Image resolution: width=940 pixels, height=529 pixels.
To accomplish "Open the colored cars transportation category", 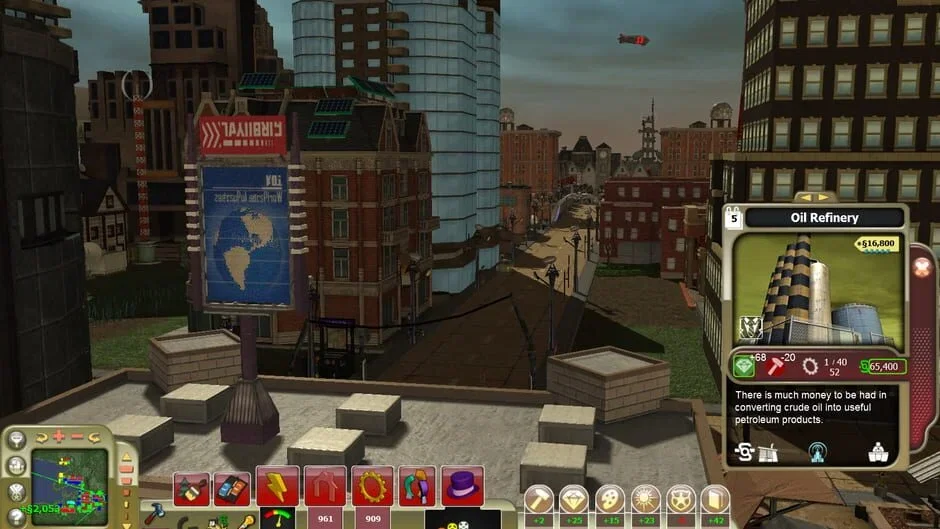I will coord(231,488).
